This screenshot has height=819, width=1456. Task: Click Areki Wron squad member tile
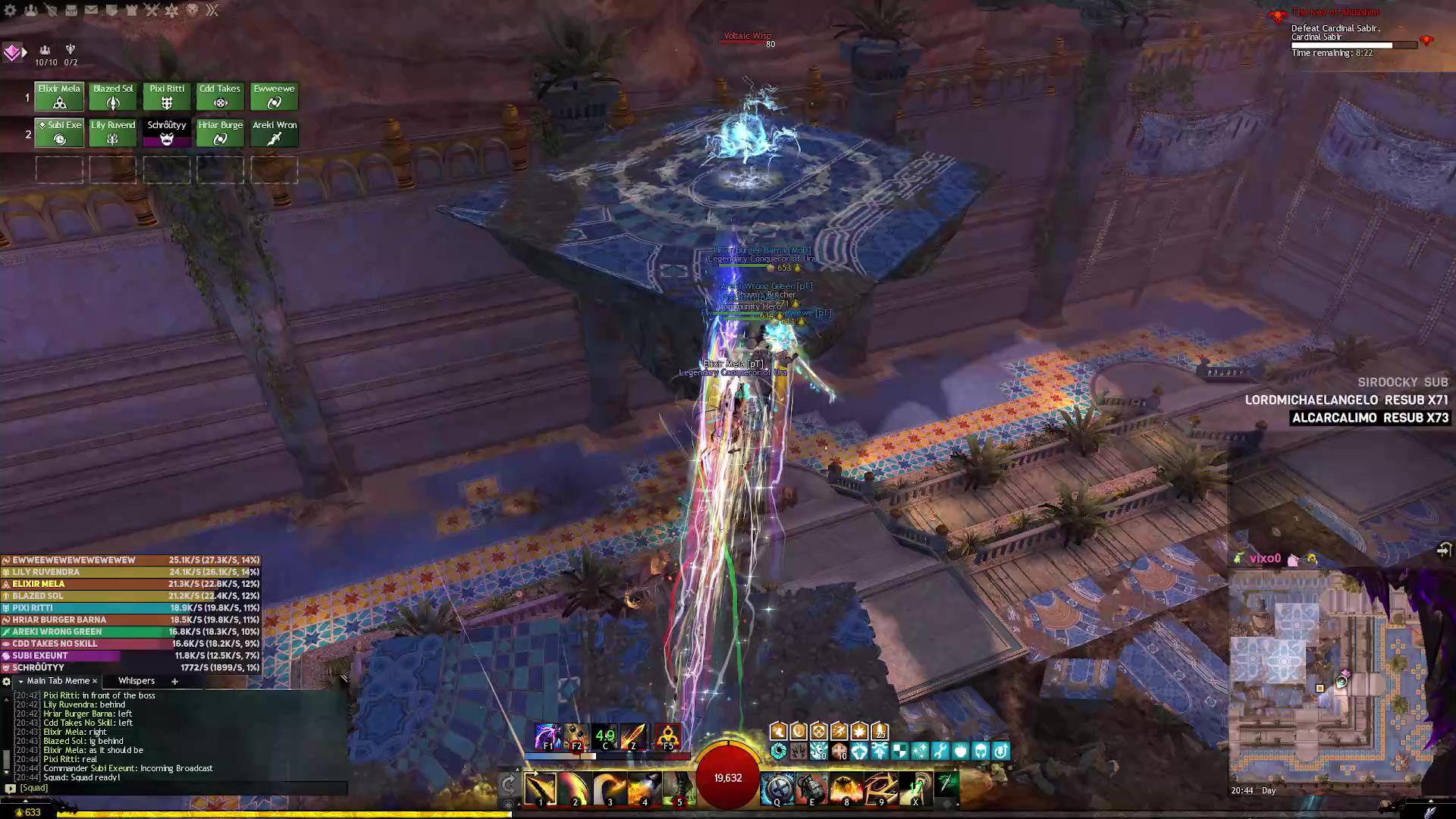[x=275, y=133]
